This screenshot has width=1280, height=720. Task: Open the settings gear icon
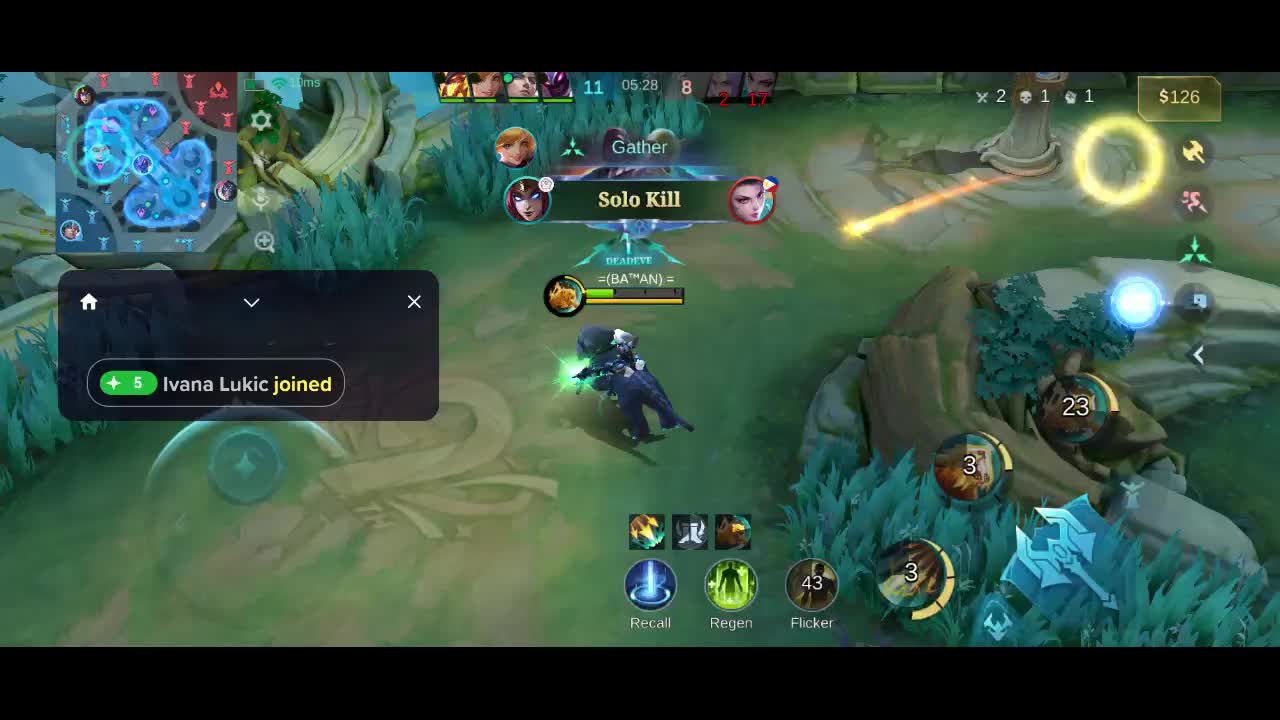click(x=262, y=121)
